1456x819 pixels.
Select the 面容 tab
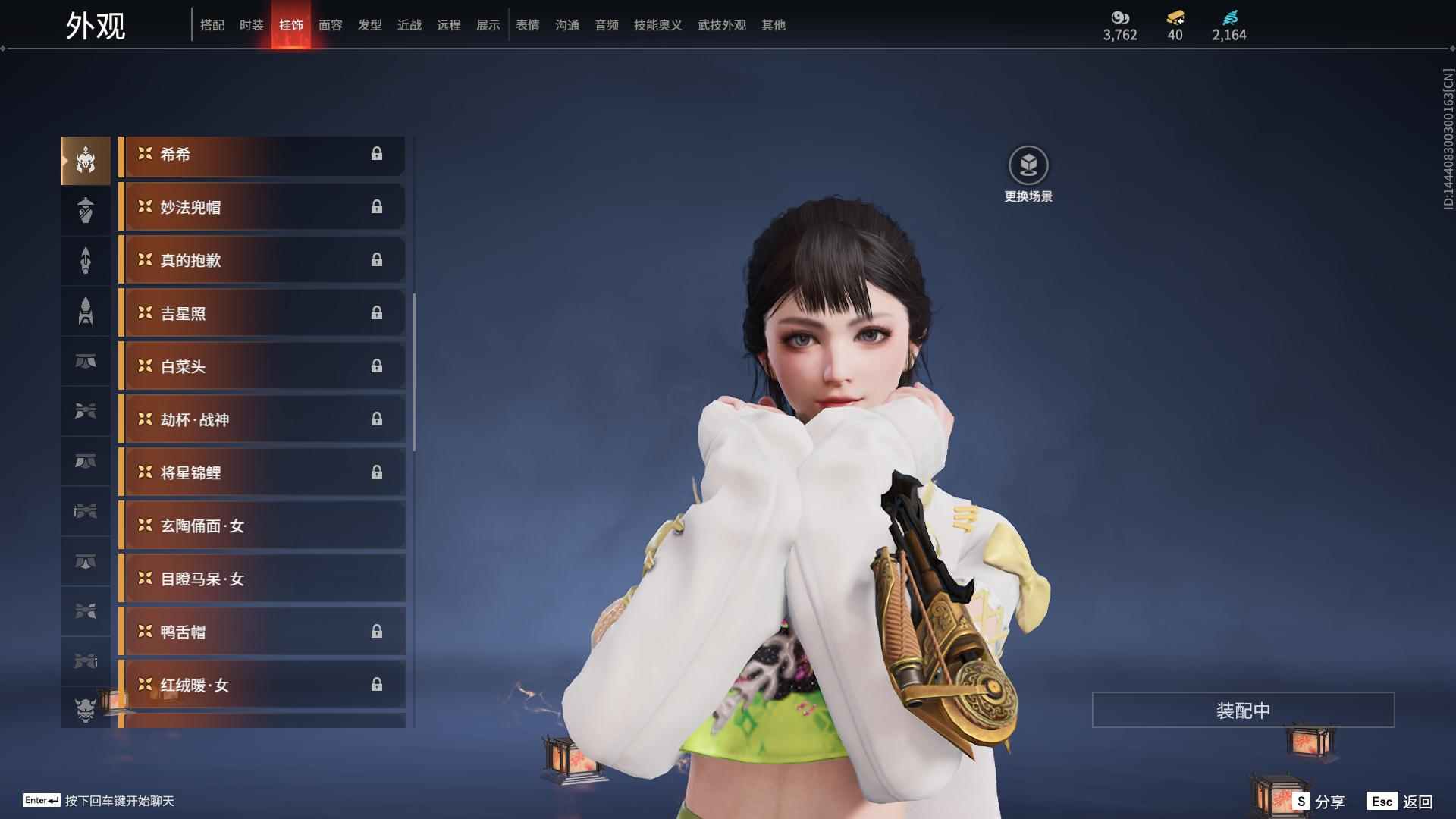331,25
